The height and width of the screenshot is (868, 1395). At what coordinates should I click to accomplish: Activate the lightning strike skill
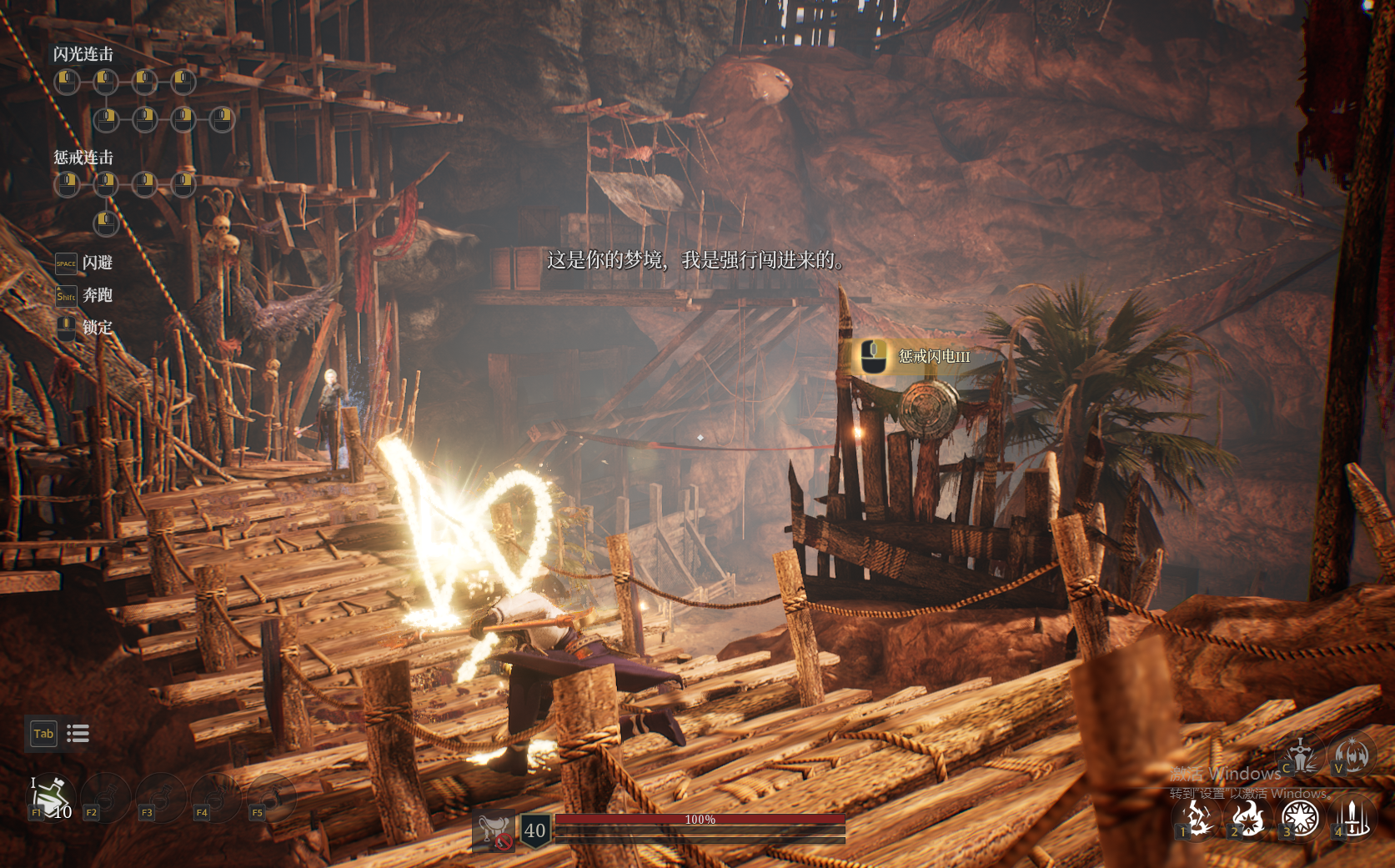click(1197, 818)
